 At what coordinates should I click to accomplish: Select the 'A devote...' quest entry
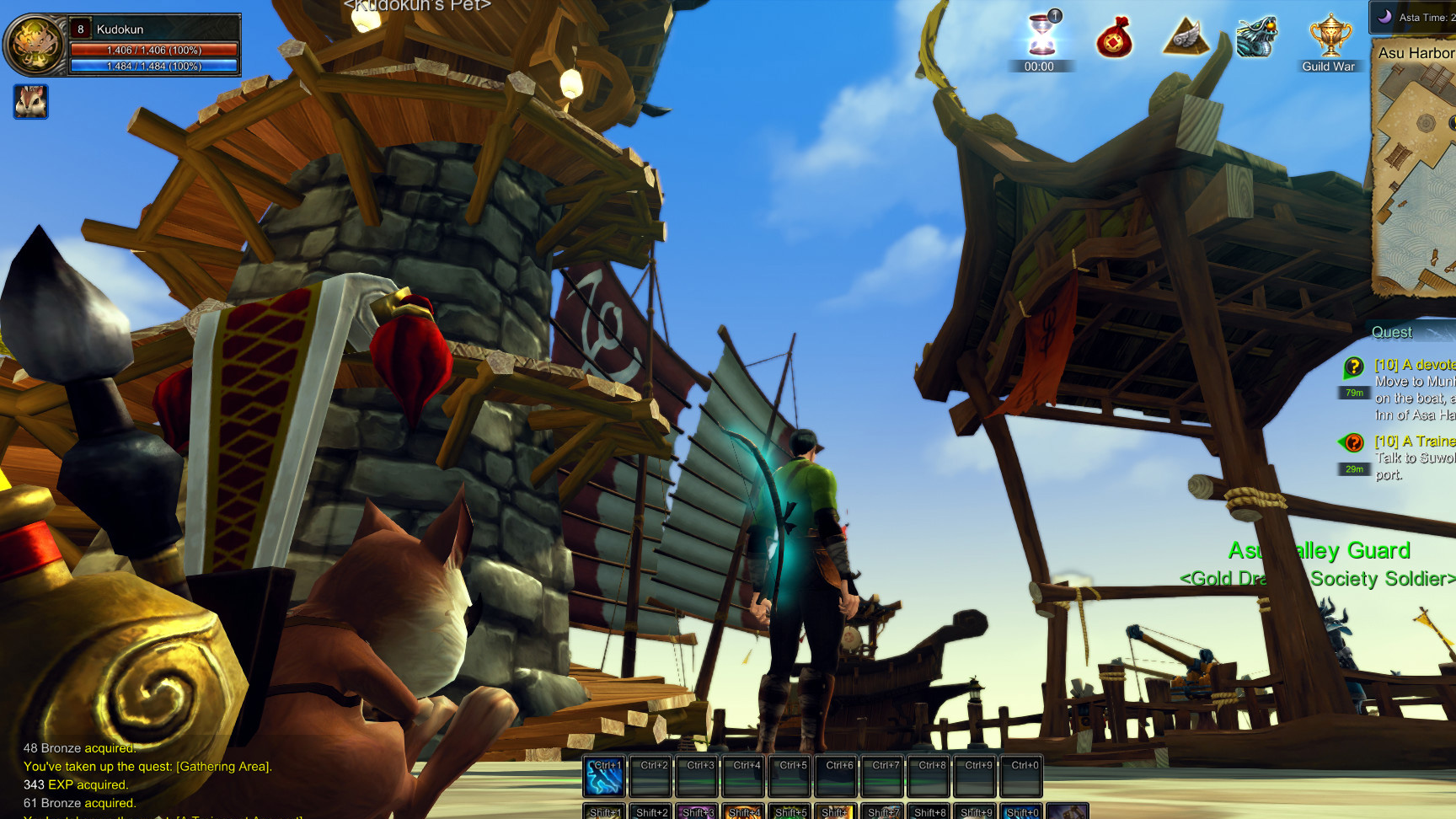[1414, 365]
